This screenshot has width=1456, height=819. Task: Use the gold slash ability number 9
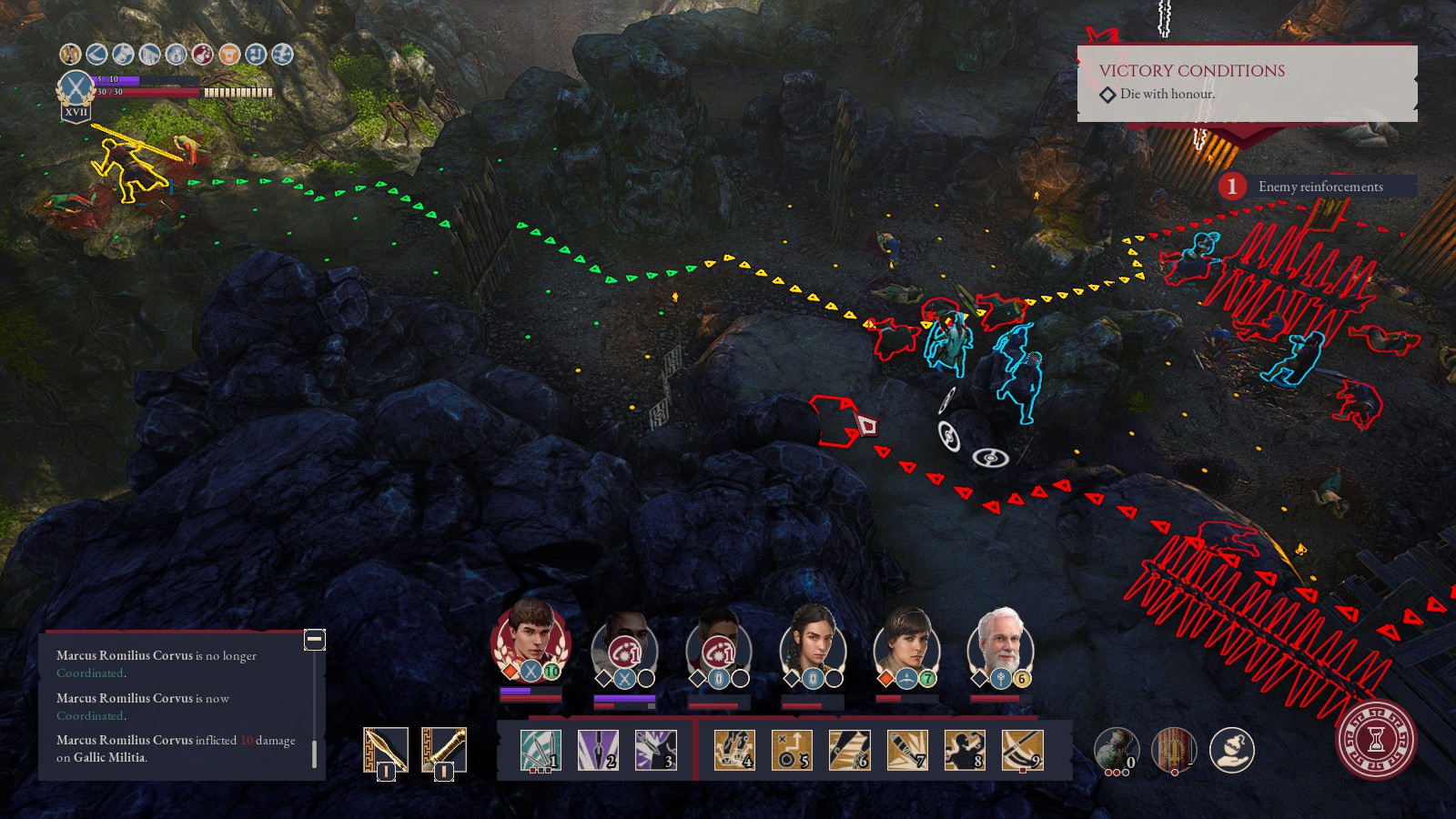pos(1022,750)
